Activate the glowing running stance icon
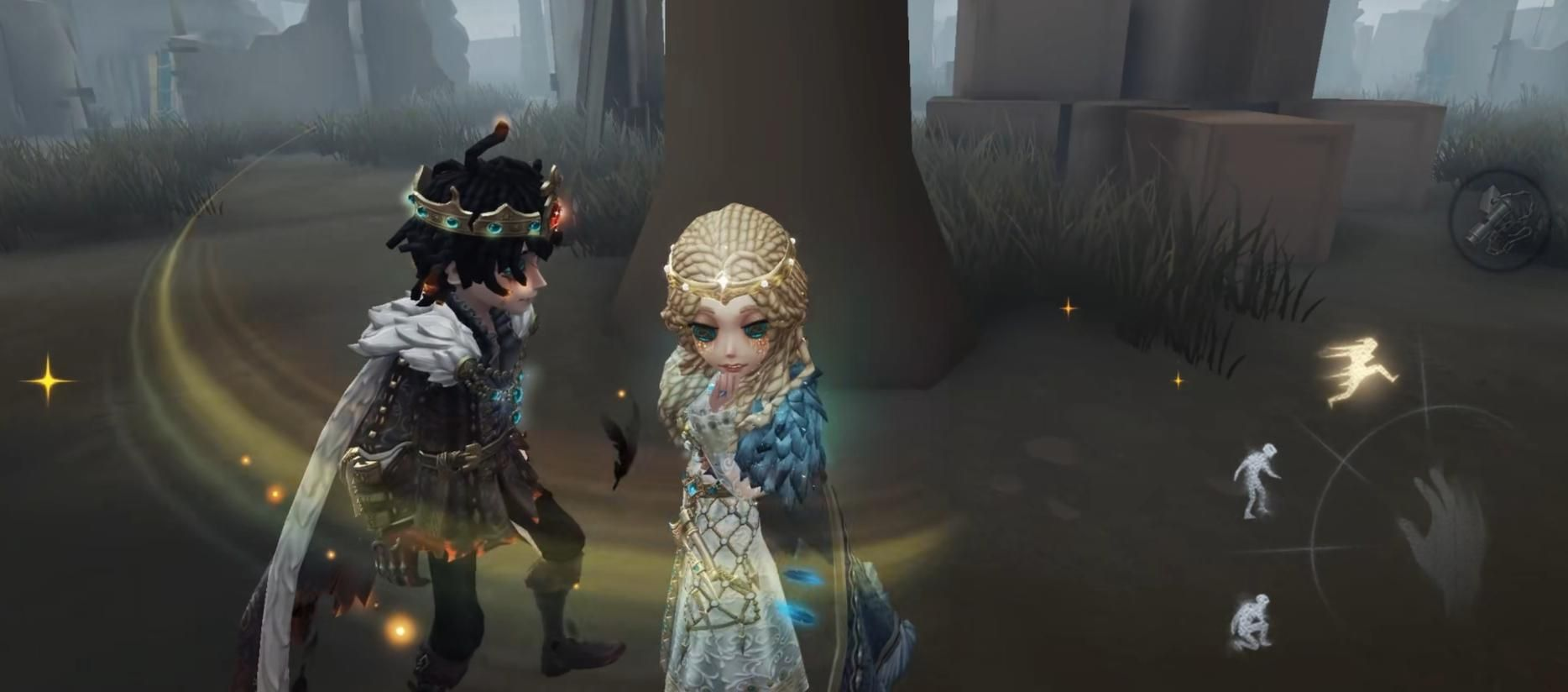 pos(1357,370)
